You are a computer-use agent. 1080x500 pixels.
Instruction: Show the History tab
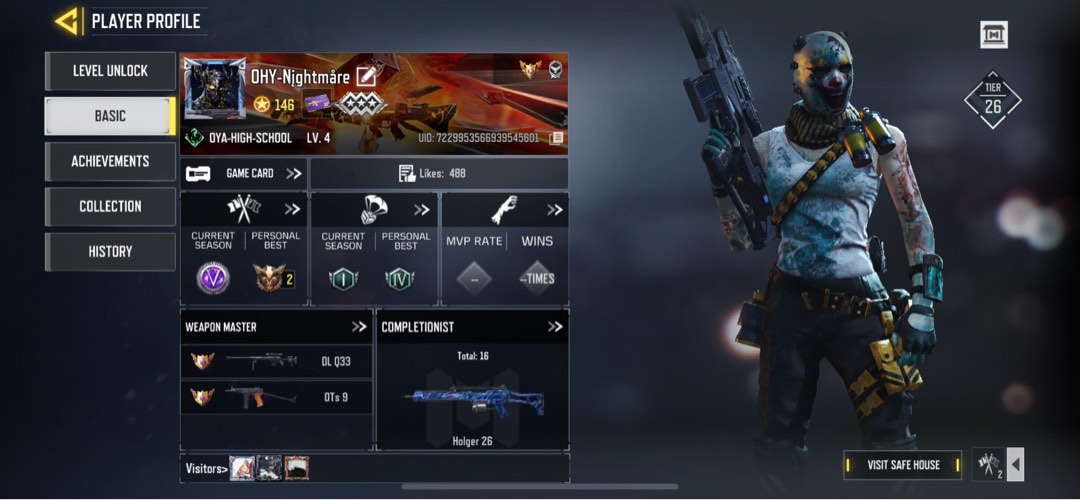click(110, 251)
